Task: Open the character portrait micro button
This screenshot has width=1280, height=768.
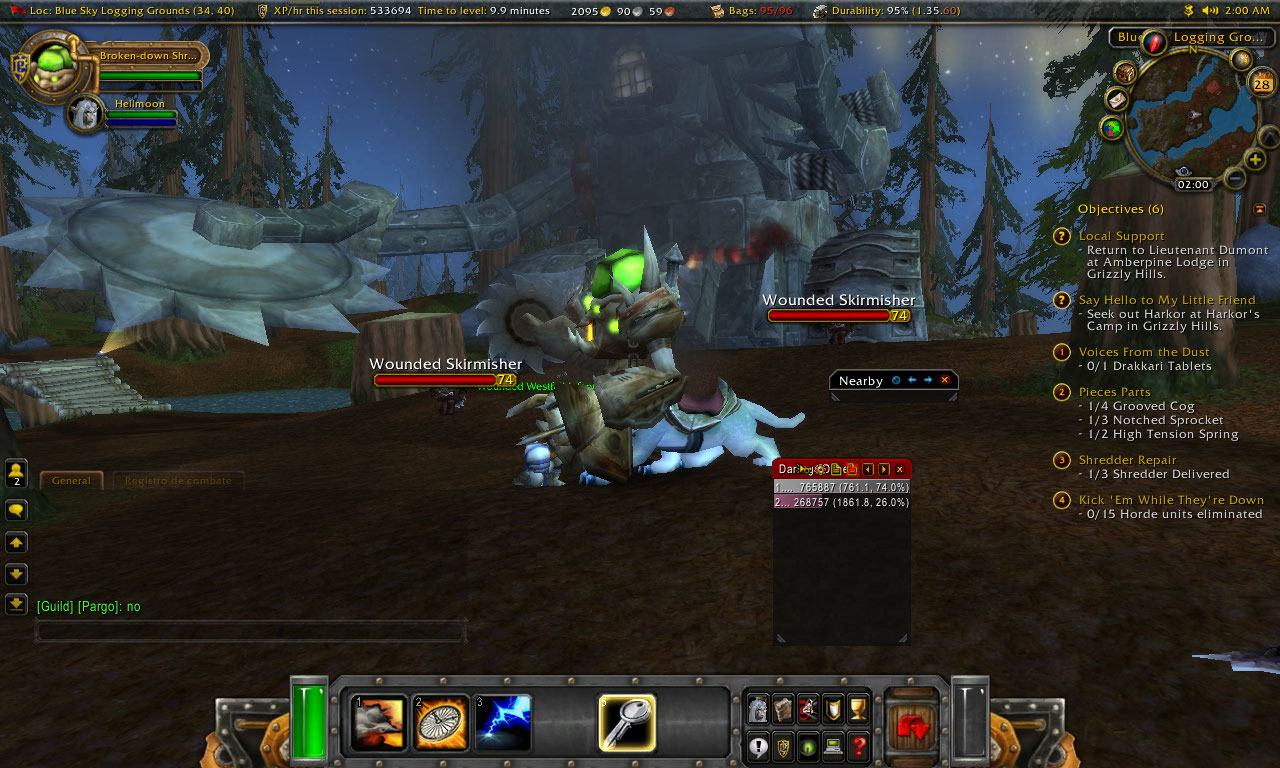Action: (759, 709)
